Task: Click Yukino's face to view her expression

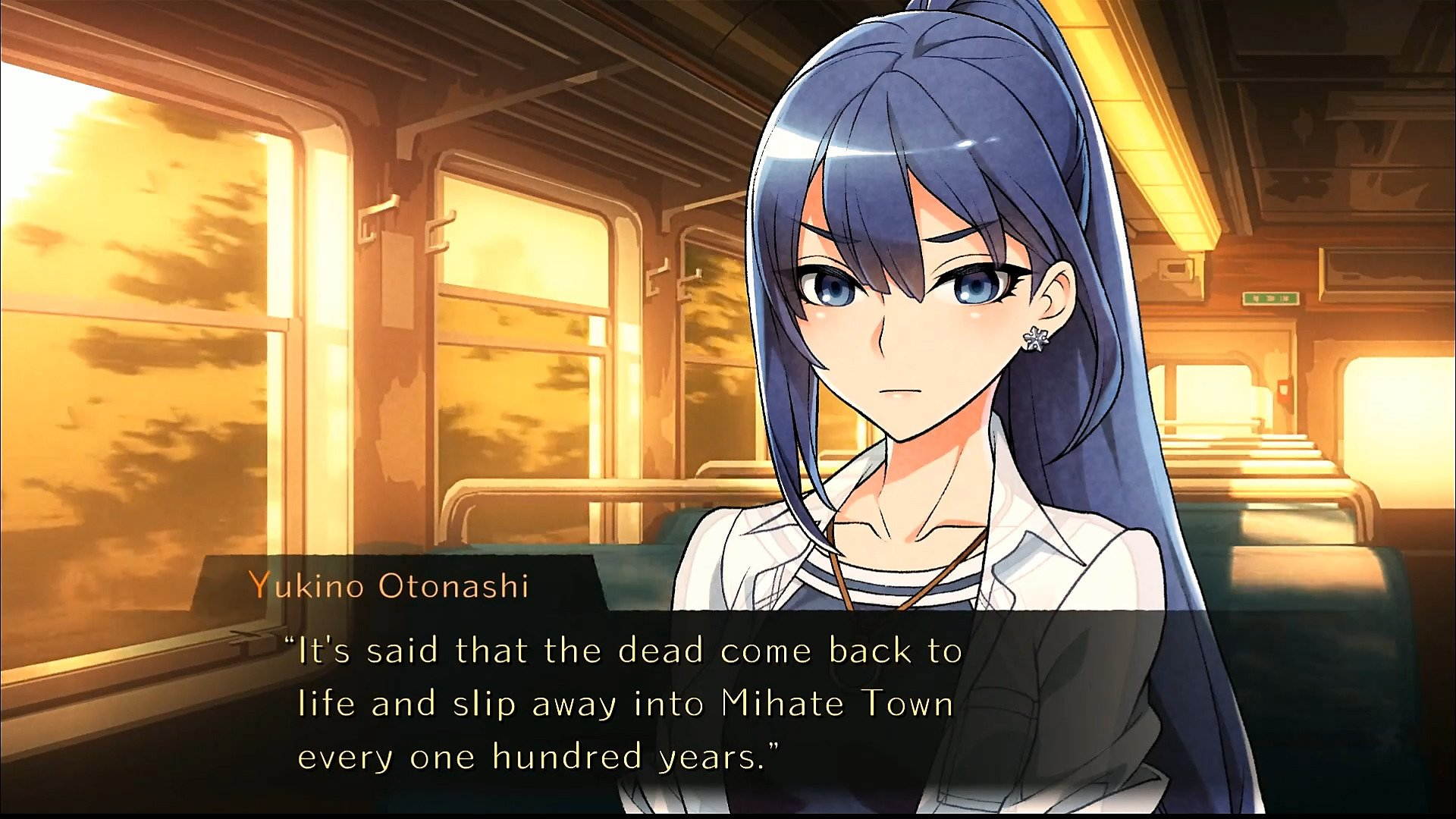Action: (910, 318)
